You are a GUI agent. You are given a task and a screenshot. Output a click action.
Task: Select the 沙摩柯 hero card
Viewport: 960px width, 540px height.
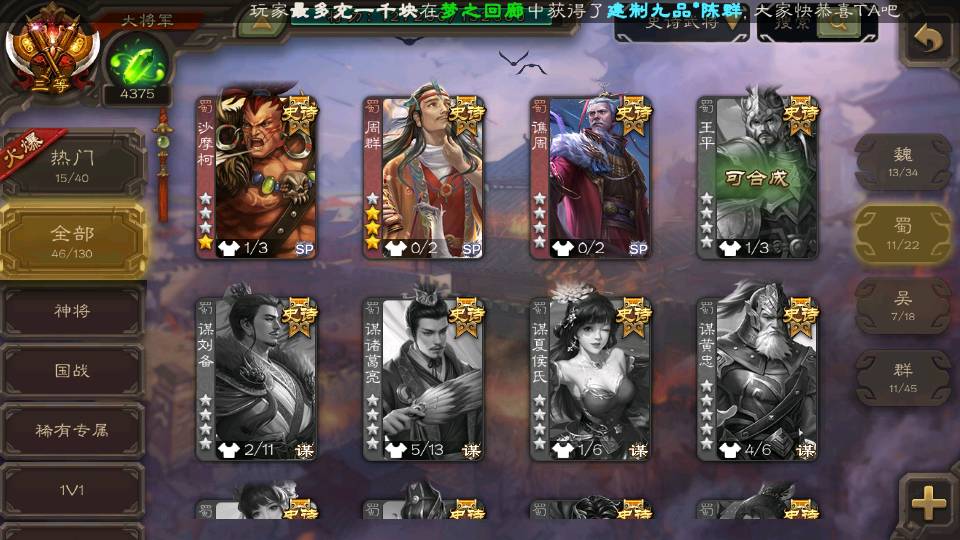[256, 177]
